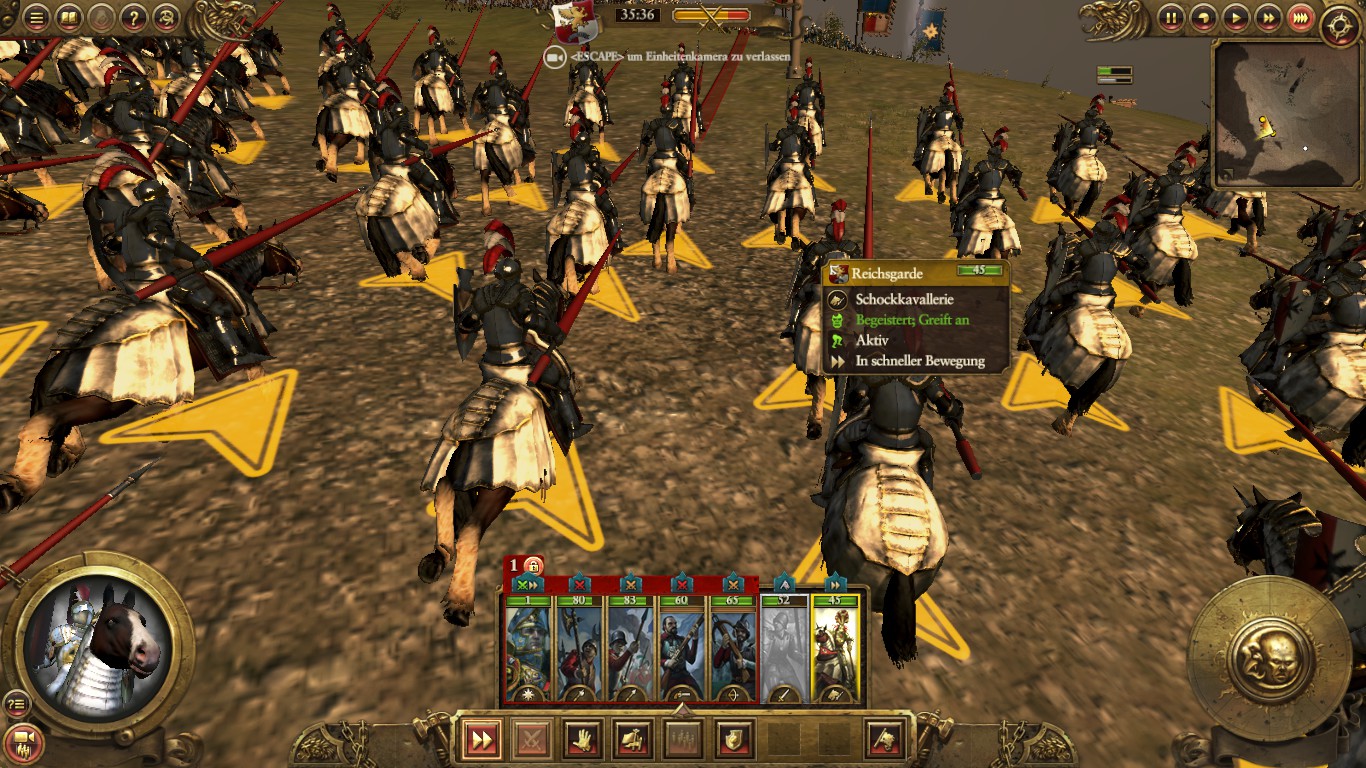Image resolution: width=1366 pixels, height=768 pixels.
Task: Open the book encyclopedia button
Action: (x=68, y=17)
